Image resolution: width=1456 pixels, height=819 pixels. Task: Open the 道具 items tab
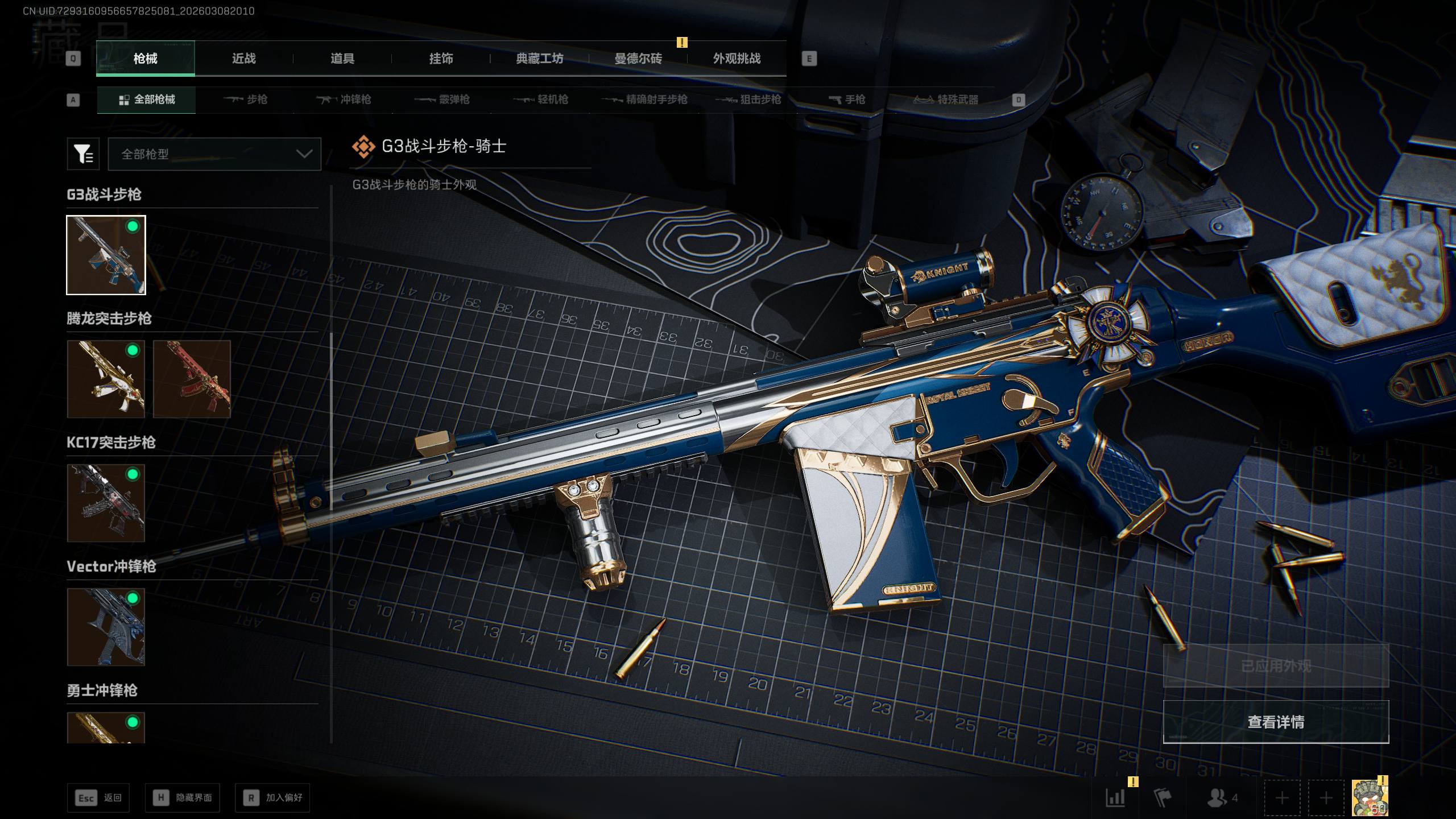coord(342,59)
